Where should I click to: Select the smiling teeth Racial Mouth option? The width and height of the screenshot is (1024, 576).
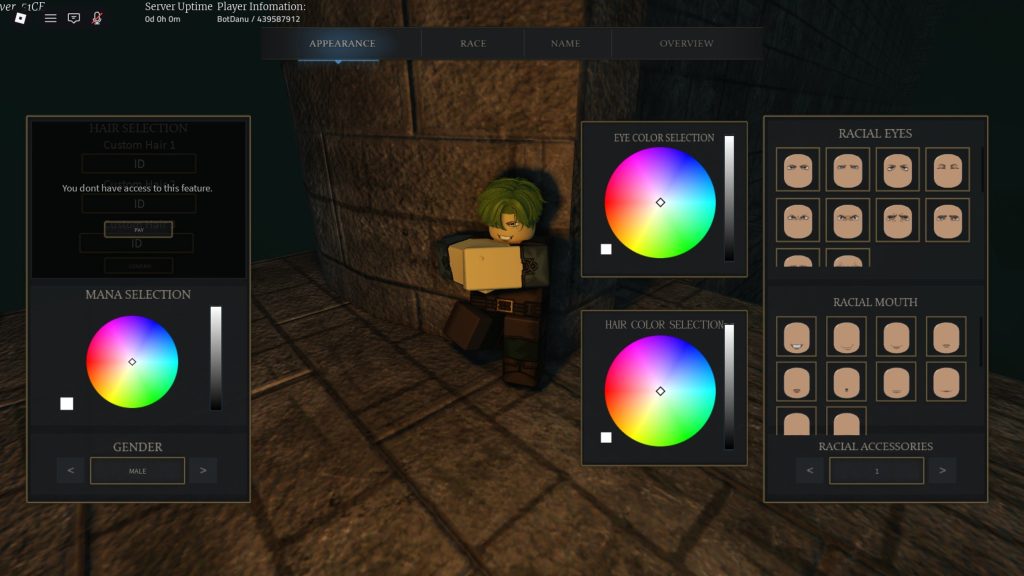797,337
